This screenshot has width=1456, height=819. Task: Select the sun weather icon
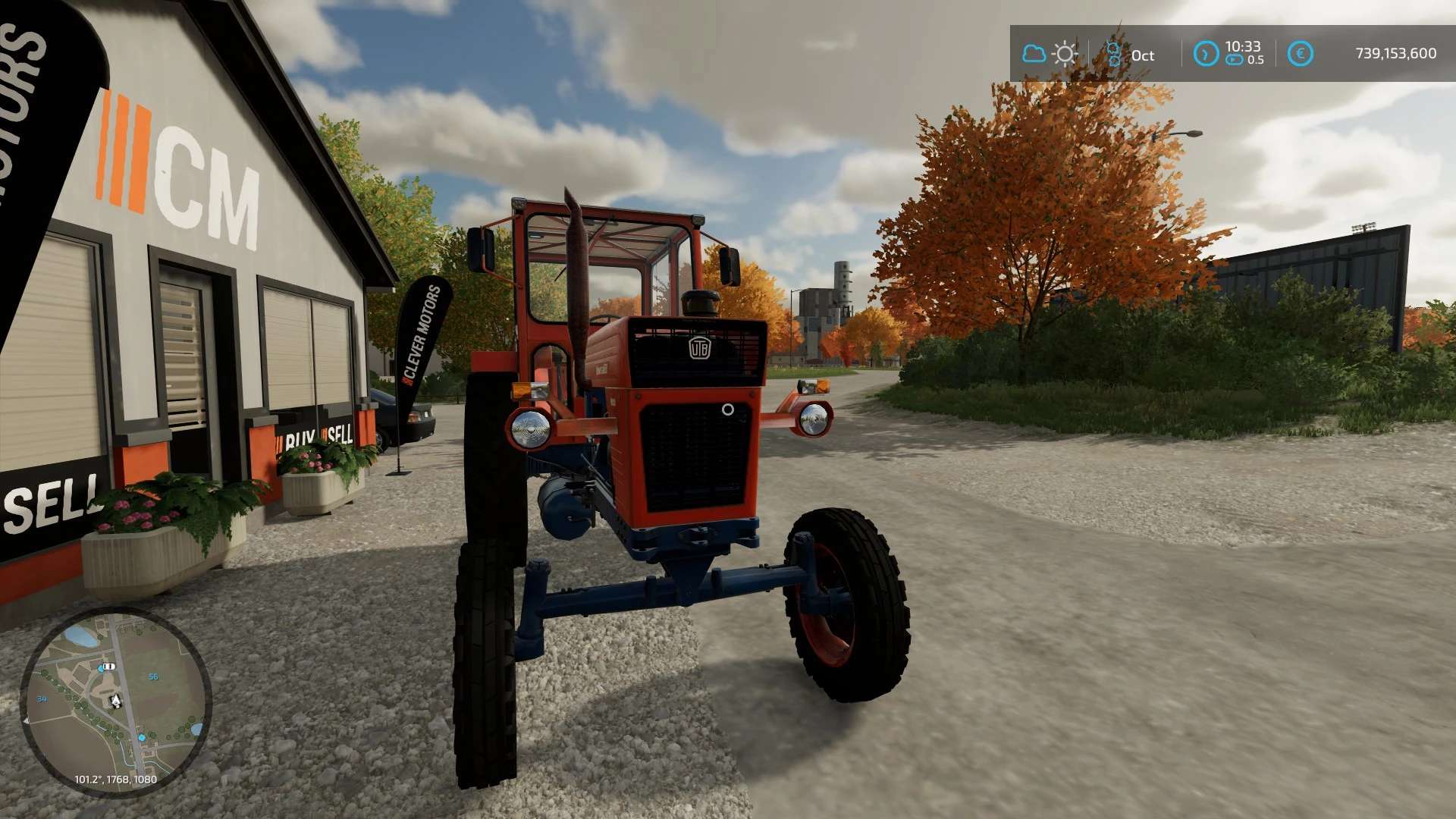(x=1065, y=54)
